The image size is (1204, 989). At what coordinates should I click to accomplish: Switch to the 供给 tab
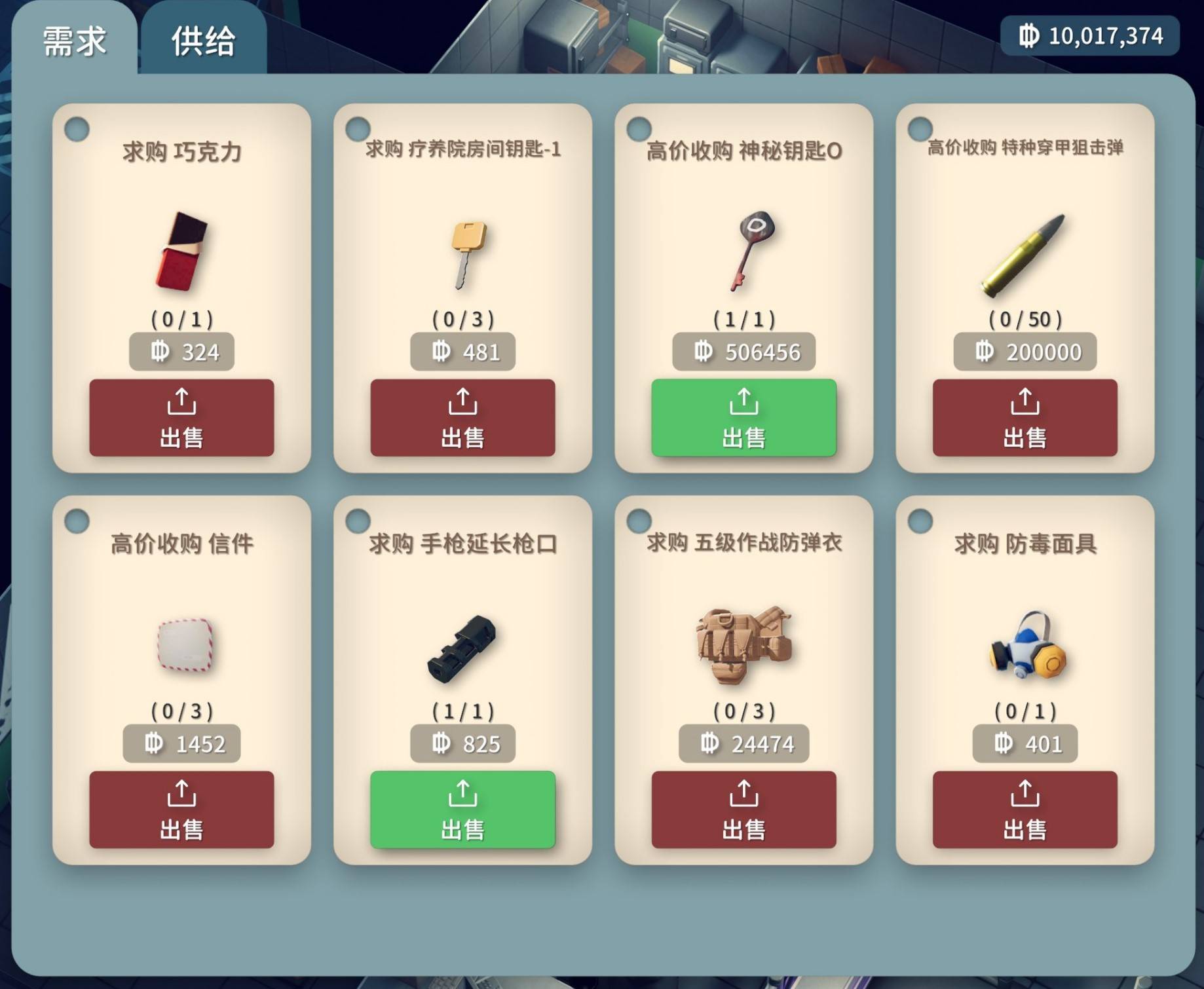(203, 41)
